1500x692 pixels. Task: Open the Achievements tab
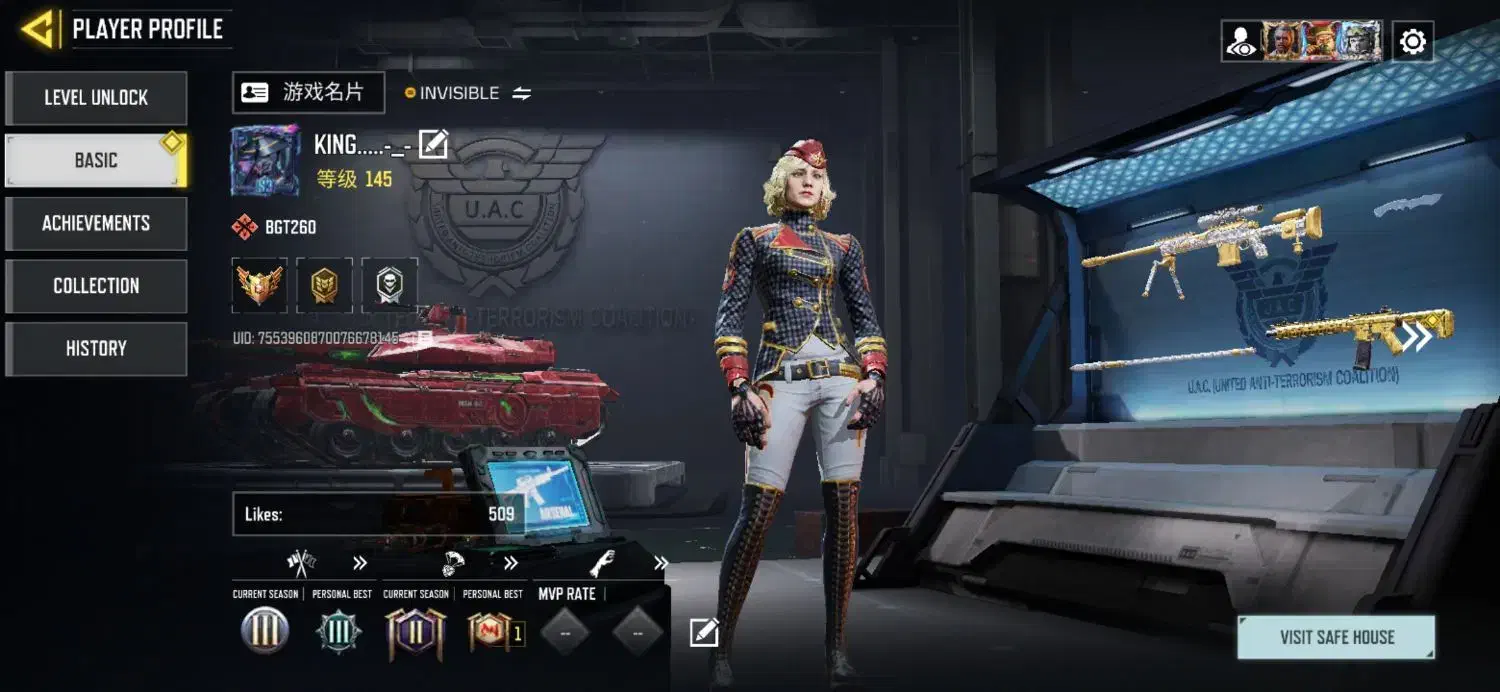(x=96, y=223)
